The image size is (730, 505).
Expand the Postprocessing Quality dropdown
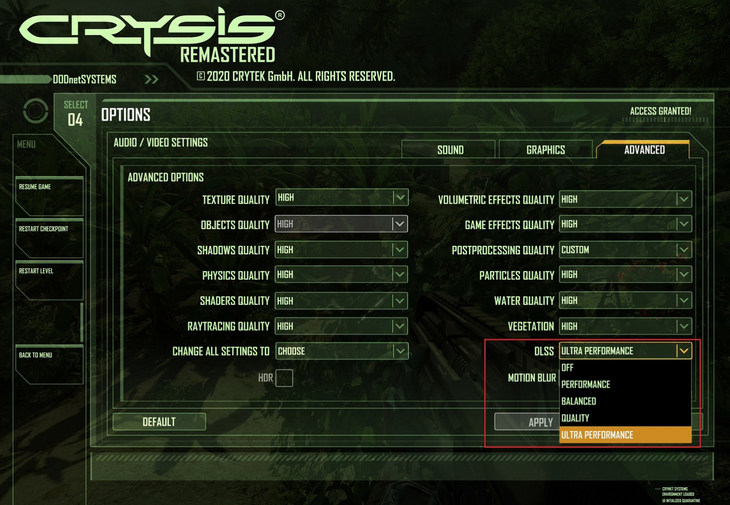click(x=625, y=250)
